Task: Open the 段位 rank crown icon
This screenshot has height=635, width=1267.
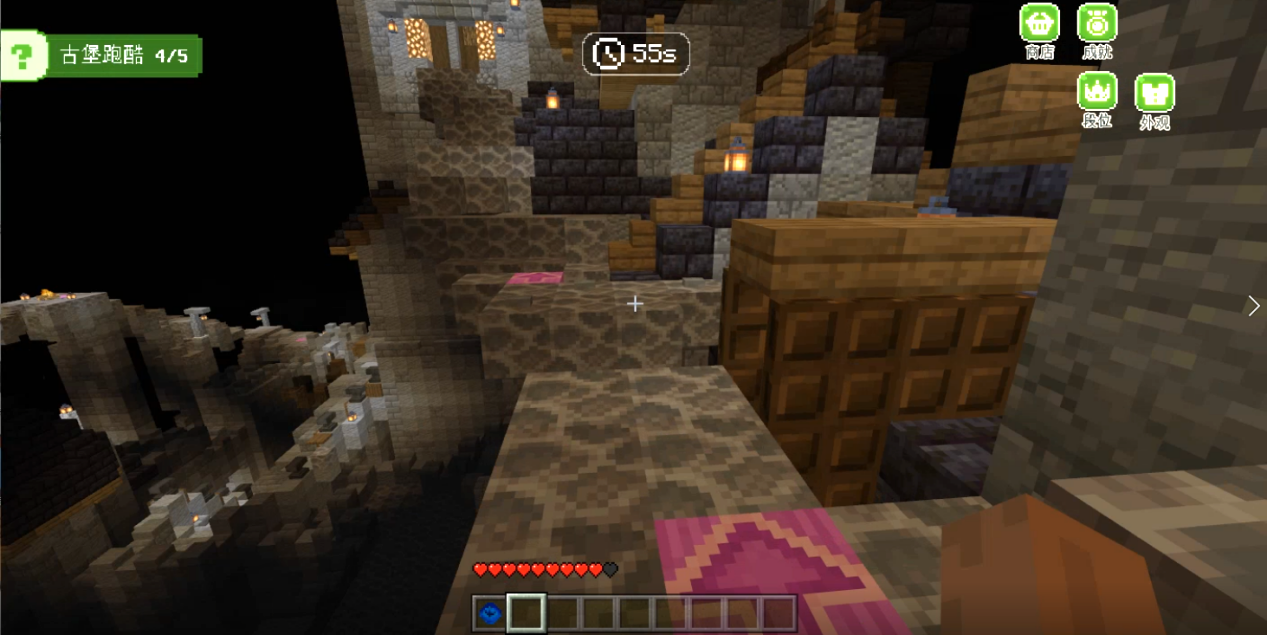Action: (x=1097, y=91)
